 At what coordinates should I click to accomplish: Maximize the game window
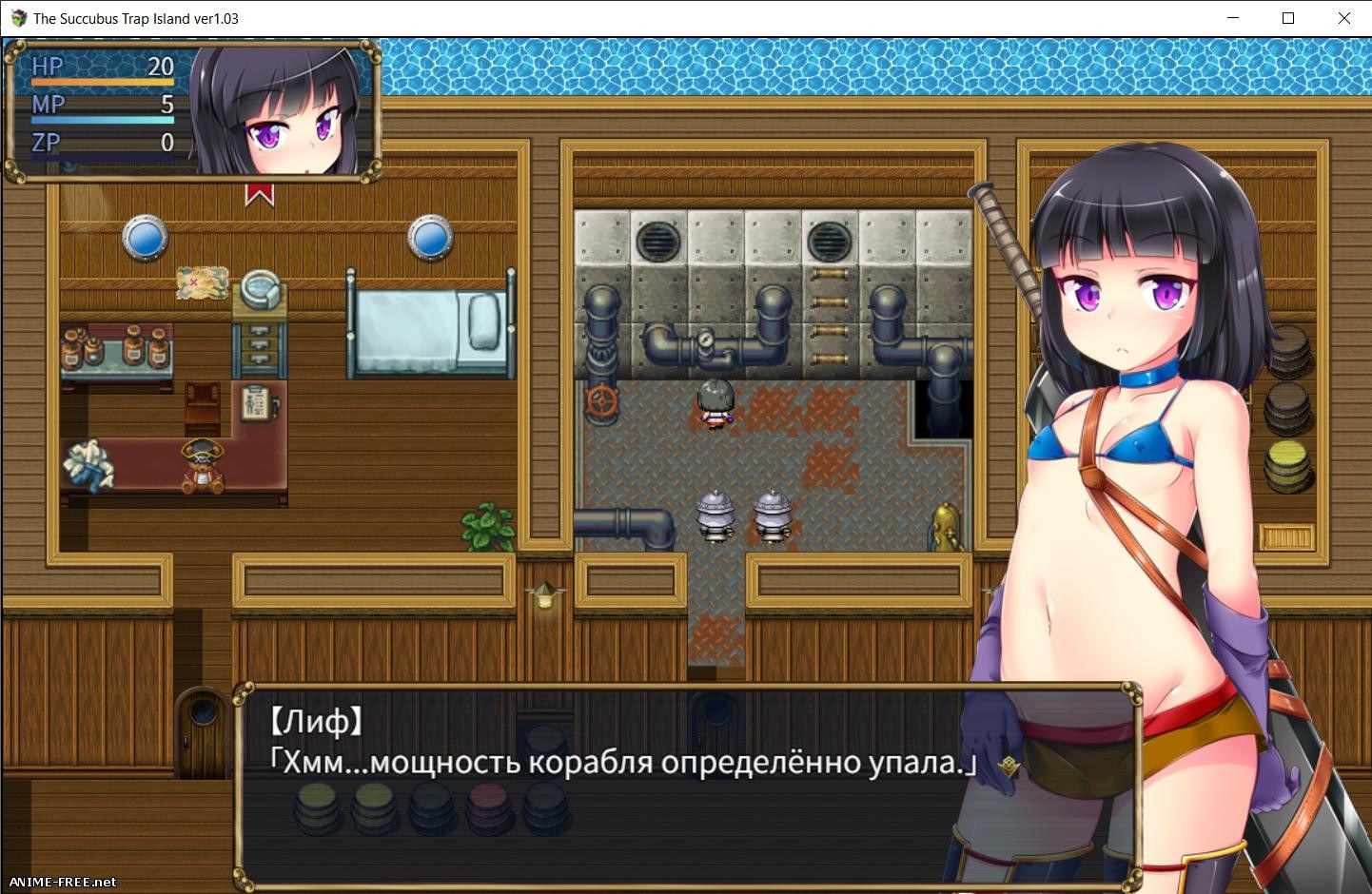coord(1288,18)
